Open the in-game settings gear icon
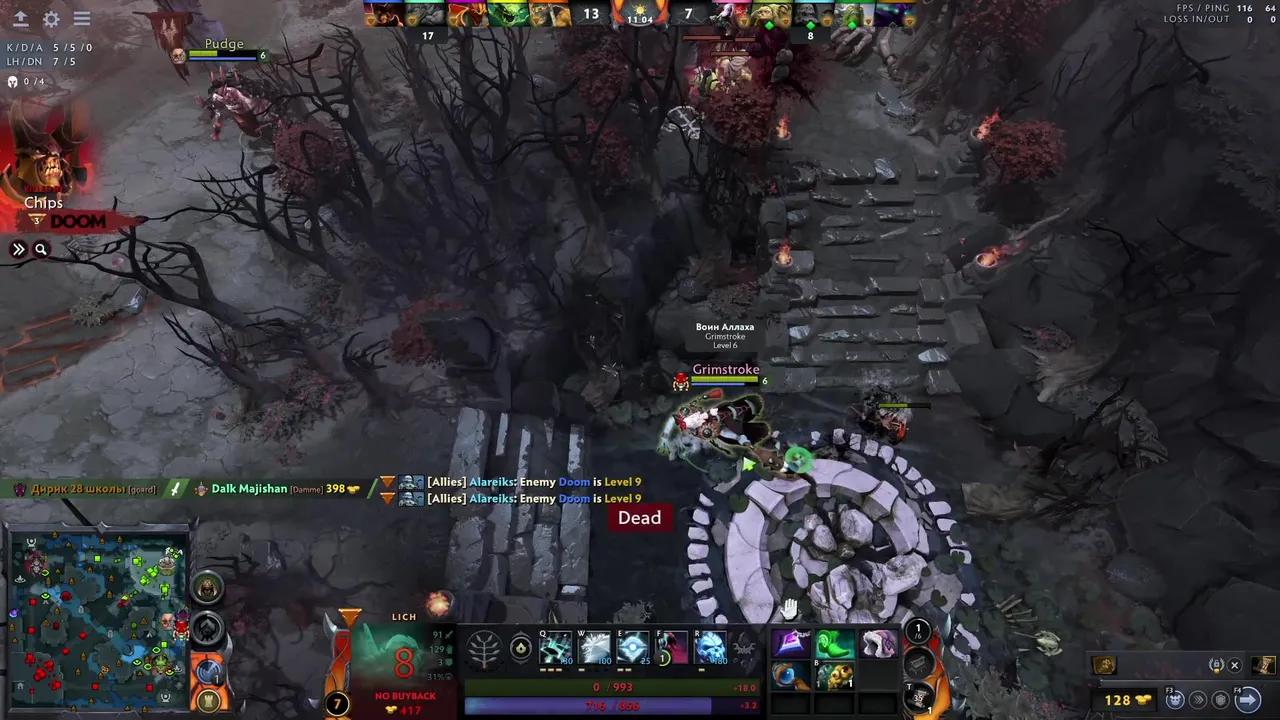 pos(50,19)
